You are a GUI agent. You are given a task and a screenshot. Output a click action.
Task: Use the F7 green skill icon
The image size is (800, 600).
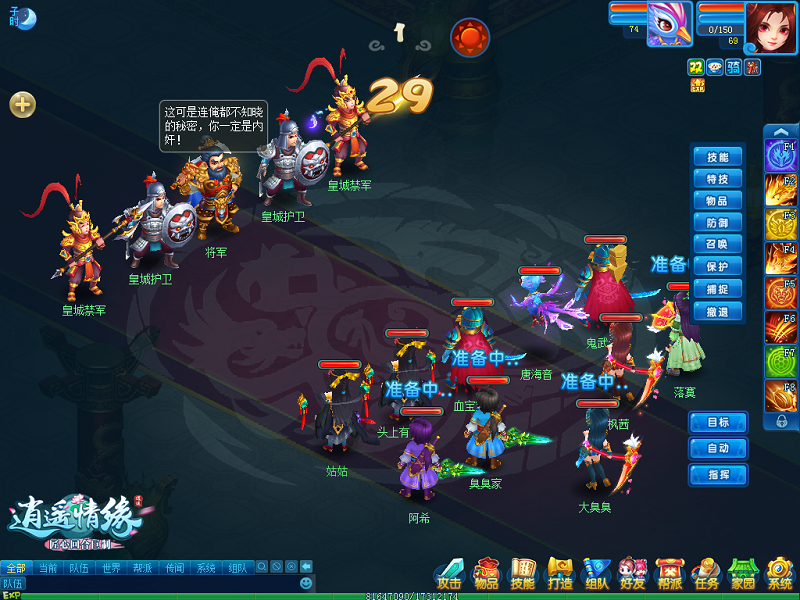coord(780,360)
